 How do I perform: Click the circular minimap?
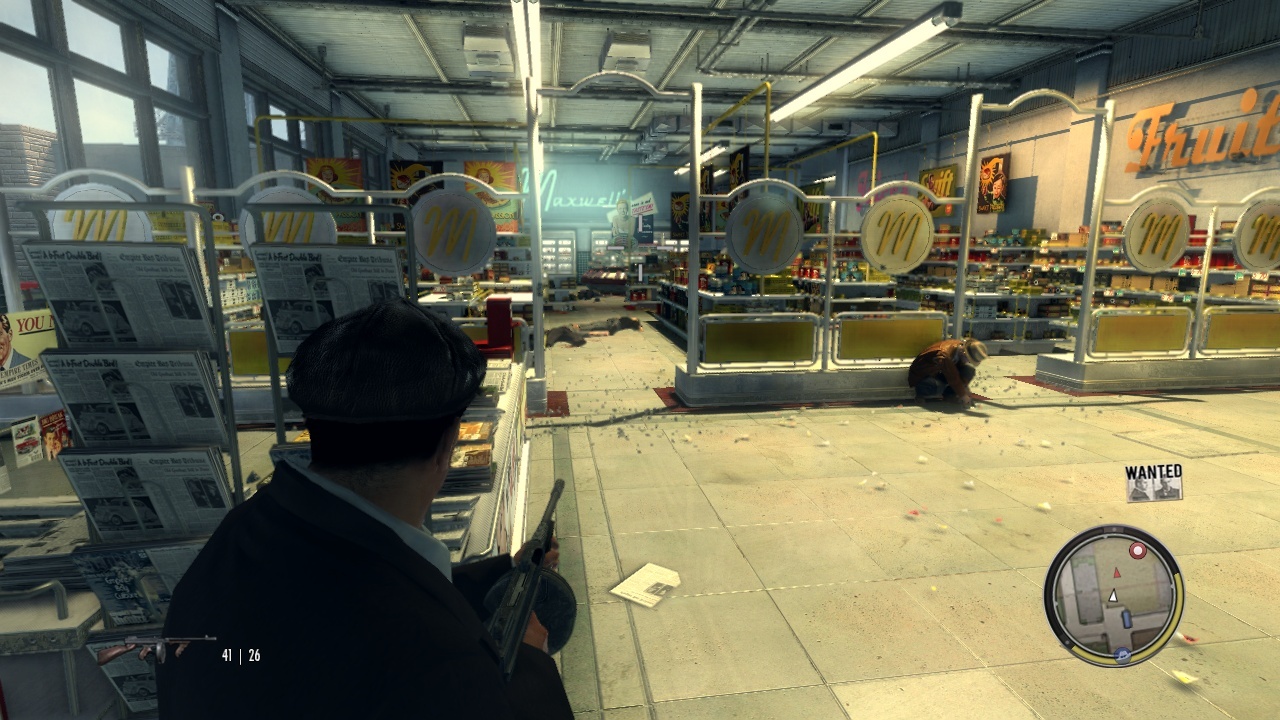(x=1113, y=596)
